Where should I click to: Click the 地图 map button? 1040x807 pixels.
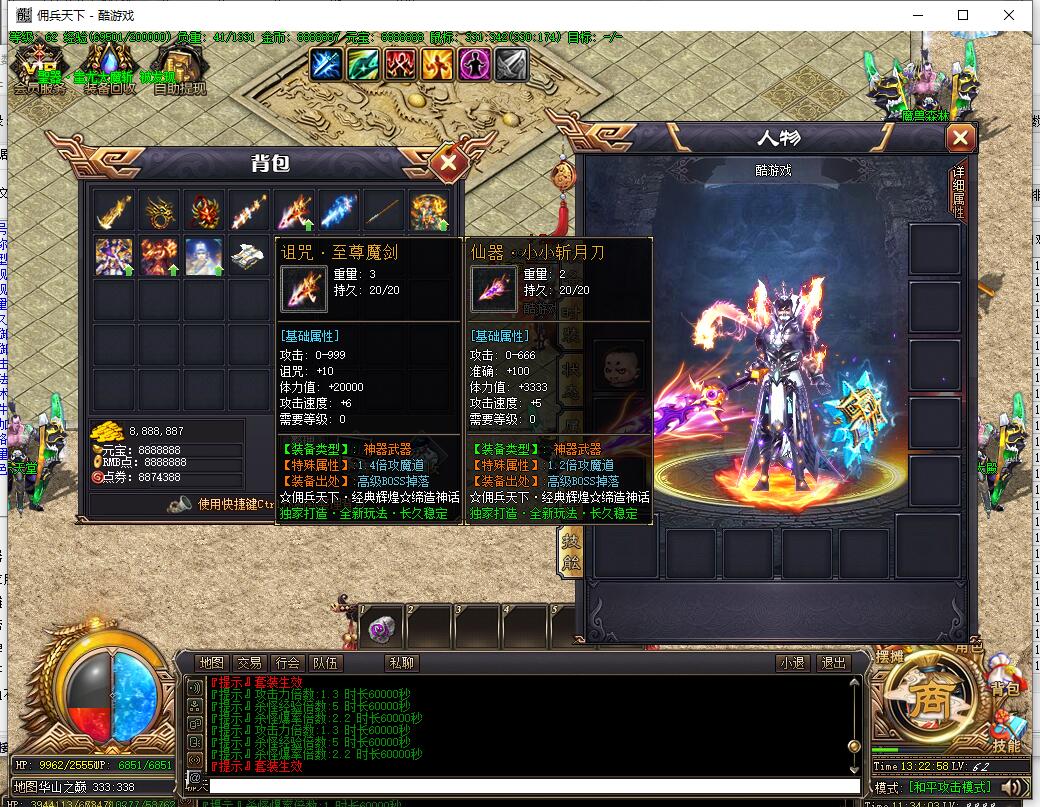click(x=211, y=662)
